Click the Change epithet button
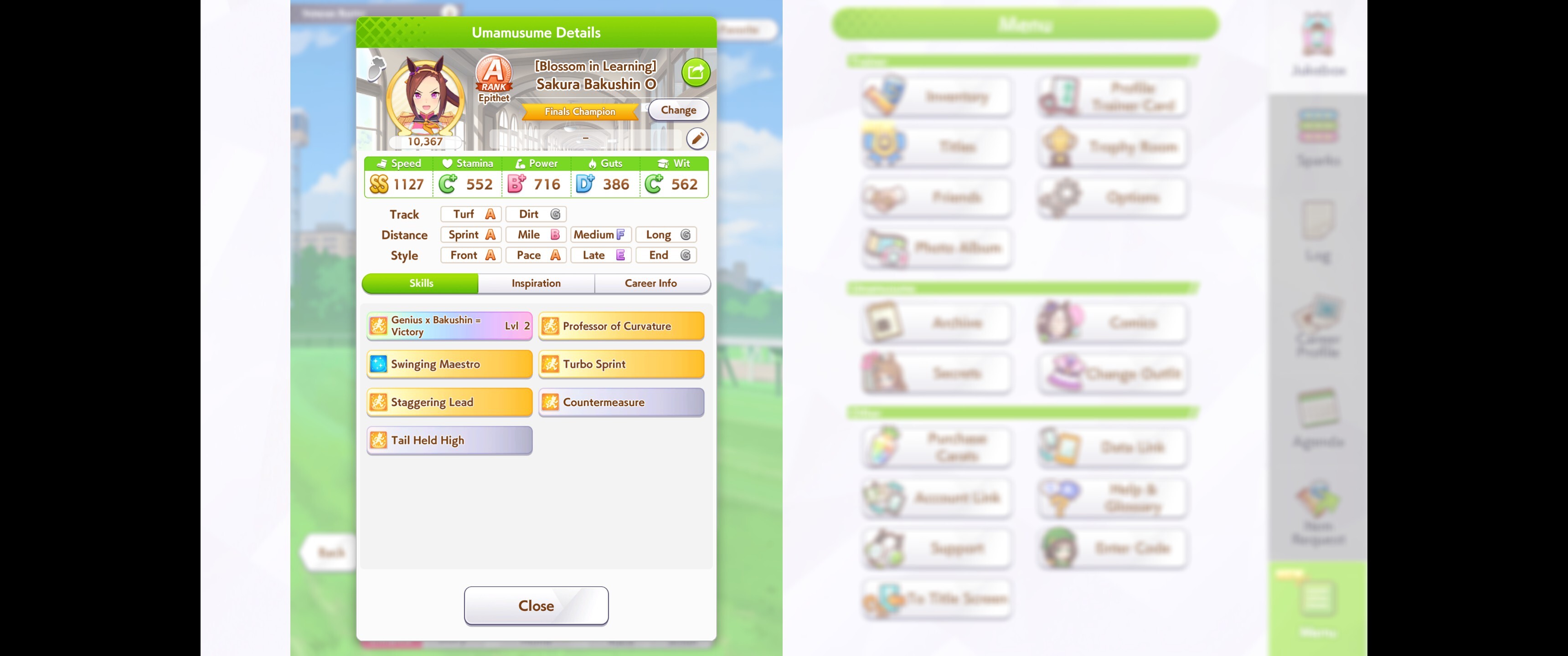 (x=678, y=110)
